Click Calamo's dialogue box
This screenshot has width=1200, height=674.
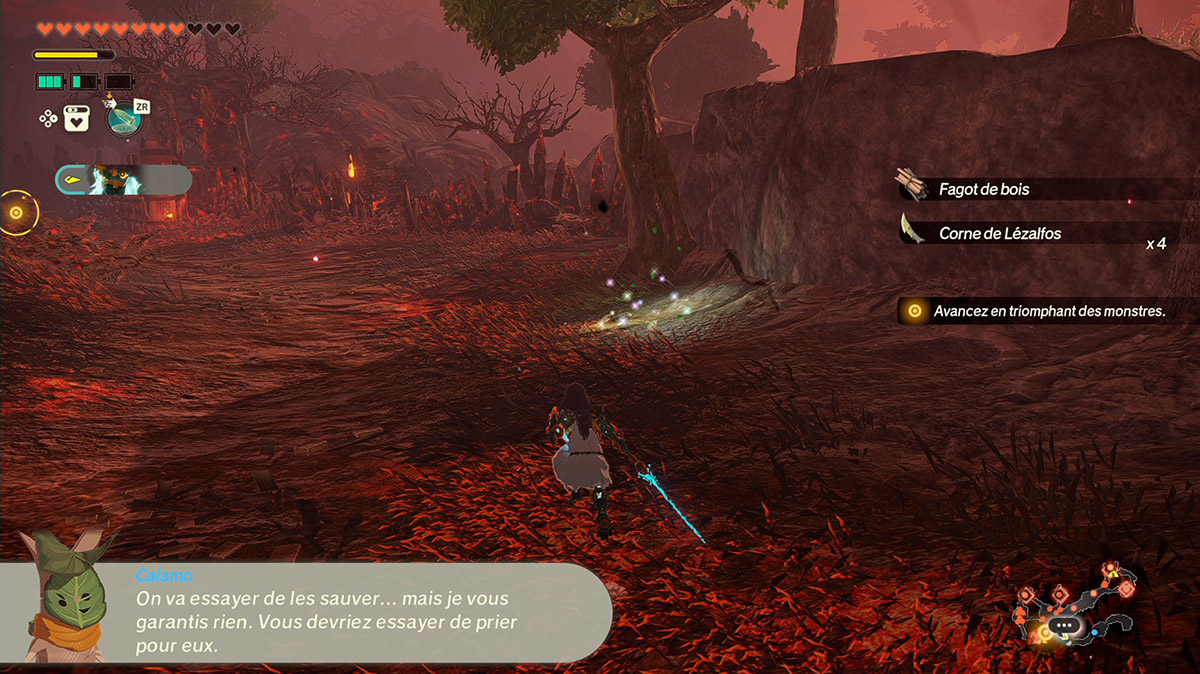(x=370, y=612)
